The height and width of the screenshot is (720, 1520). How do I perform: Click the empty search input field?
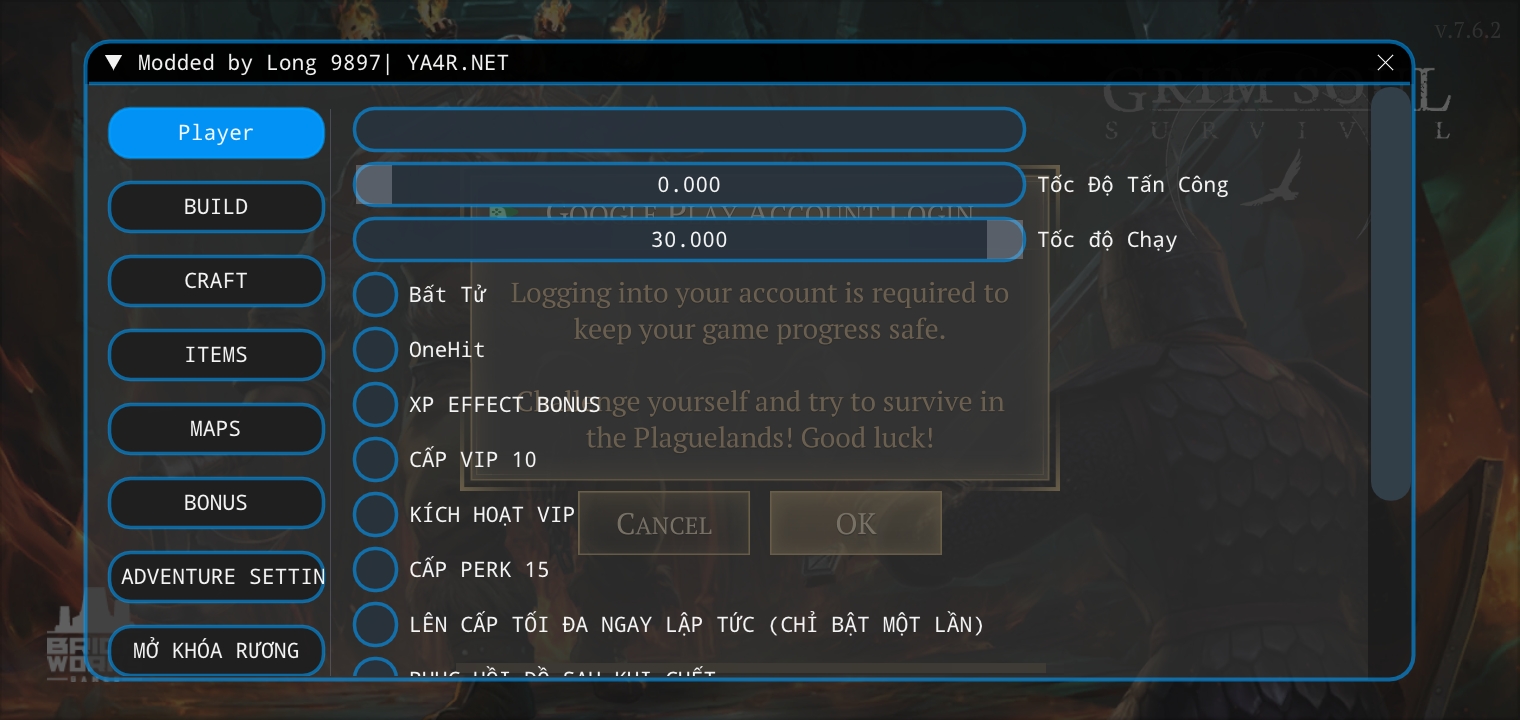689,129
